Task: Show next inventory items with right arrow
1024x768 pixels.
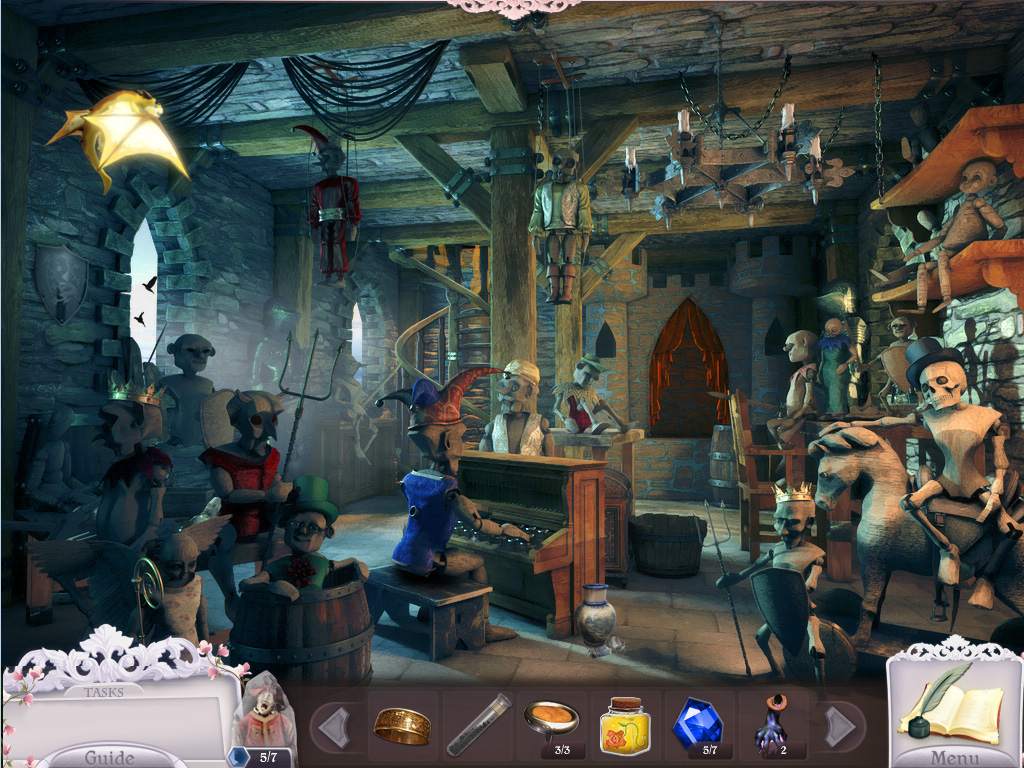Action: pos(840,725)
